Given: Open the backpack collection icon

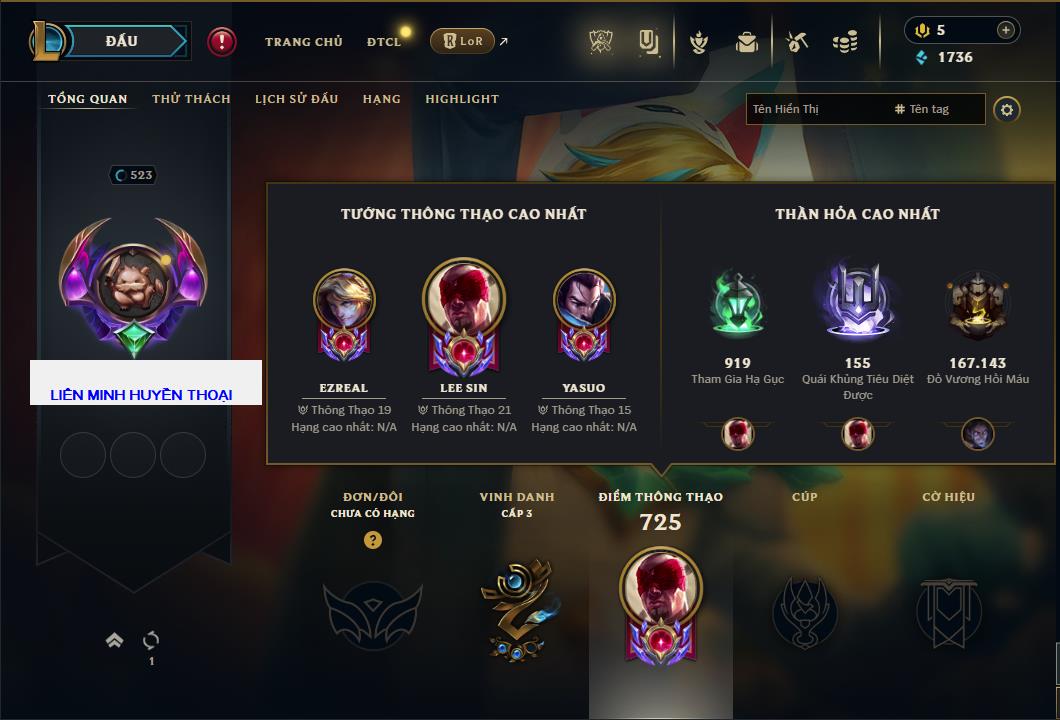Looking at the screenshot, I should click(x=746, y=42).
